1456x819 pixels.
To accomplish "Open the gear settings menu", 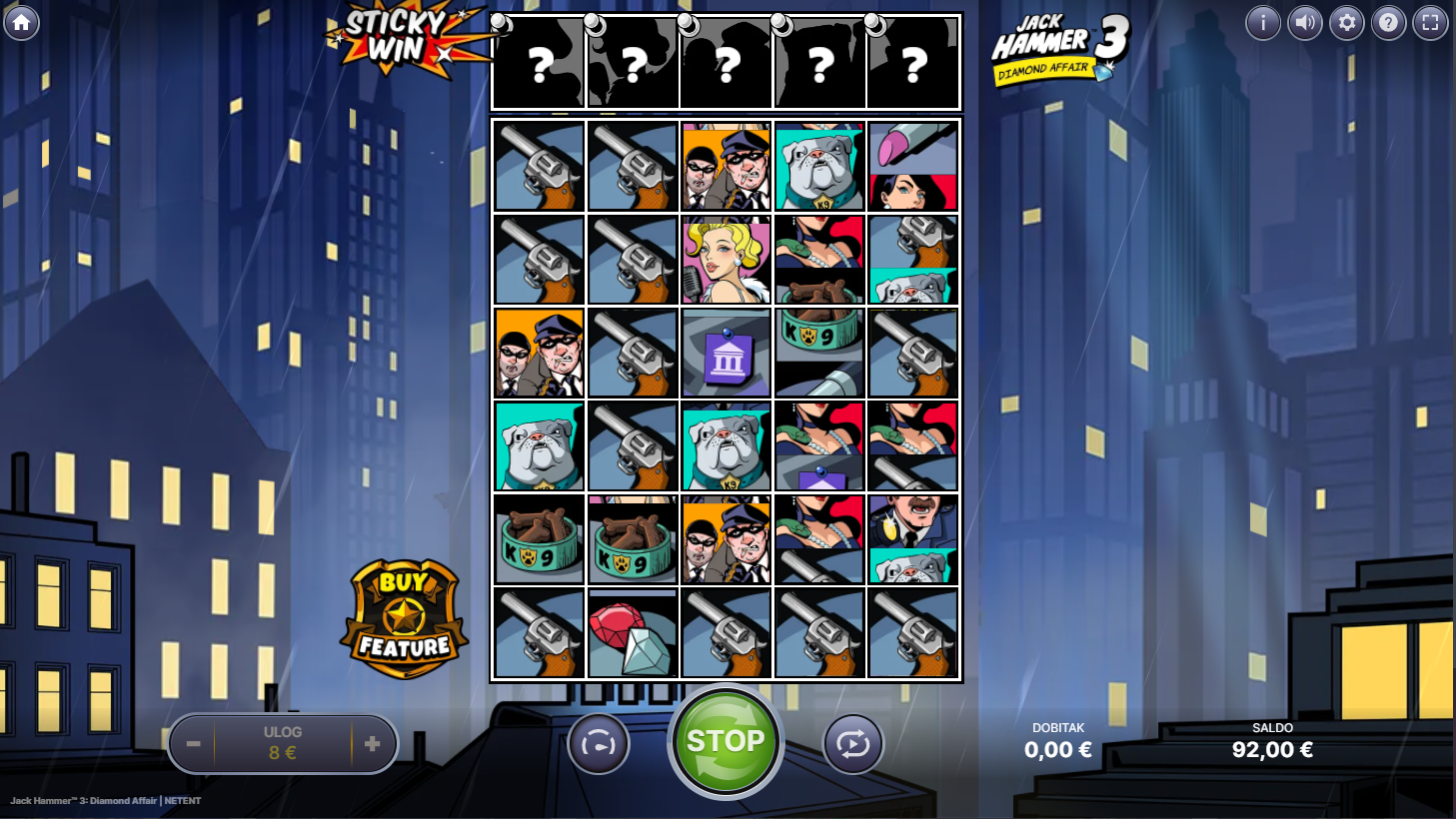I will click(x=1347, y=22).
